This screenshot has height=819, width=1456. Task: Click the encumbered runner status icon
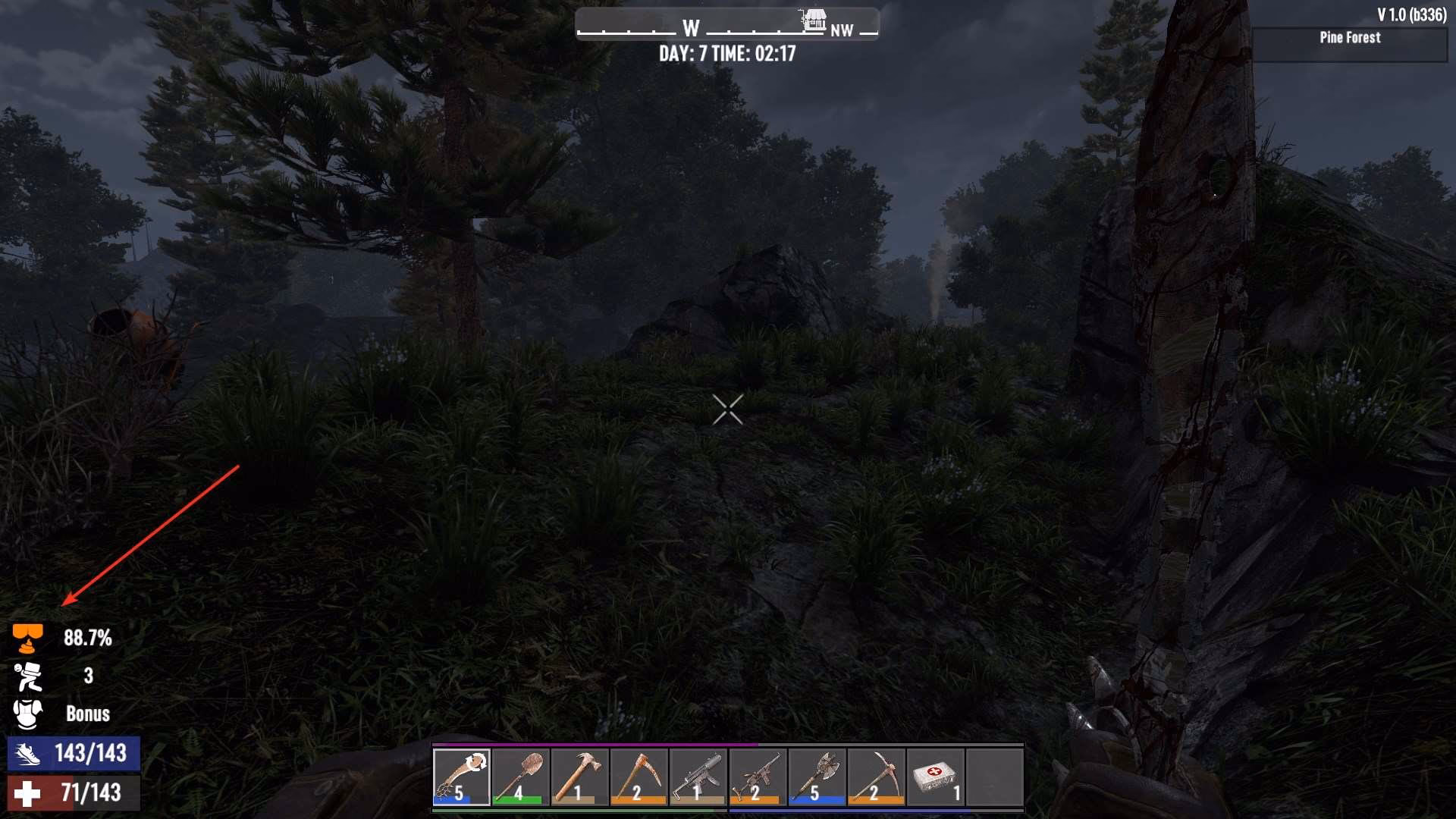point(27,676)
